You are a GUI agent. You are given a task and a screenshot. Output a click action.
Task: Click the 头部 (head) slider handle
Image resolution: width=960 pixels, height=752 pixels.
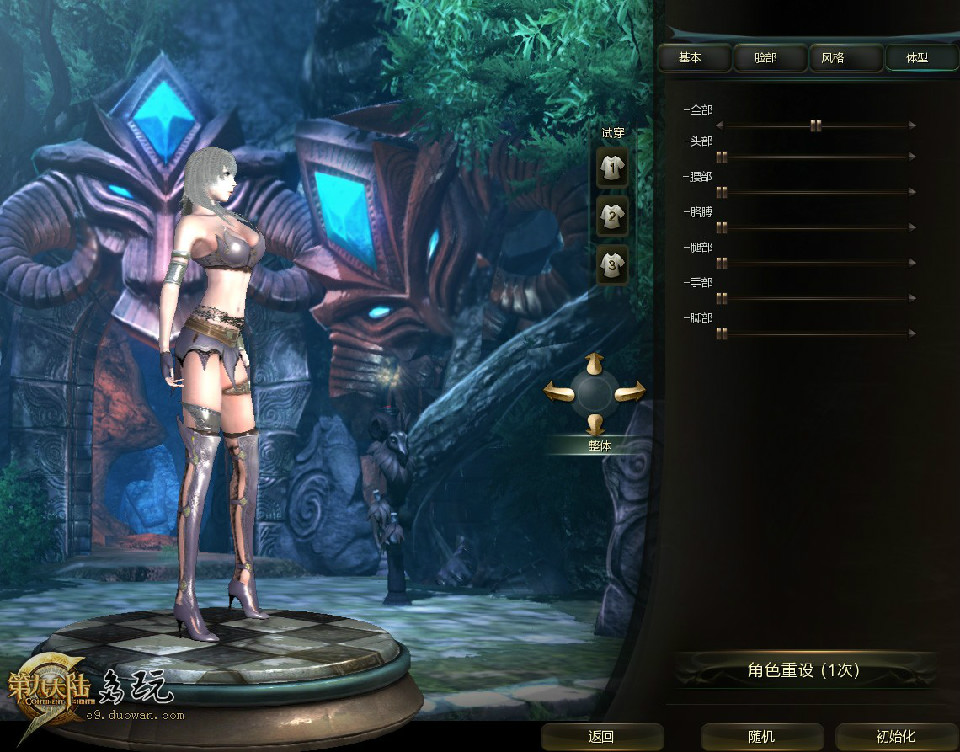721,157
